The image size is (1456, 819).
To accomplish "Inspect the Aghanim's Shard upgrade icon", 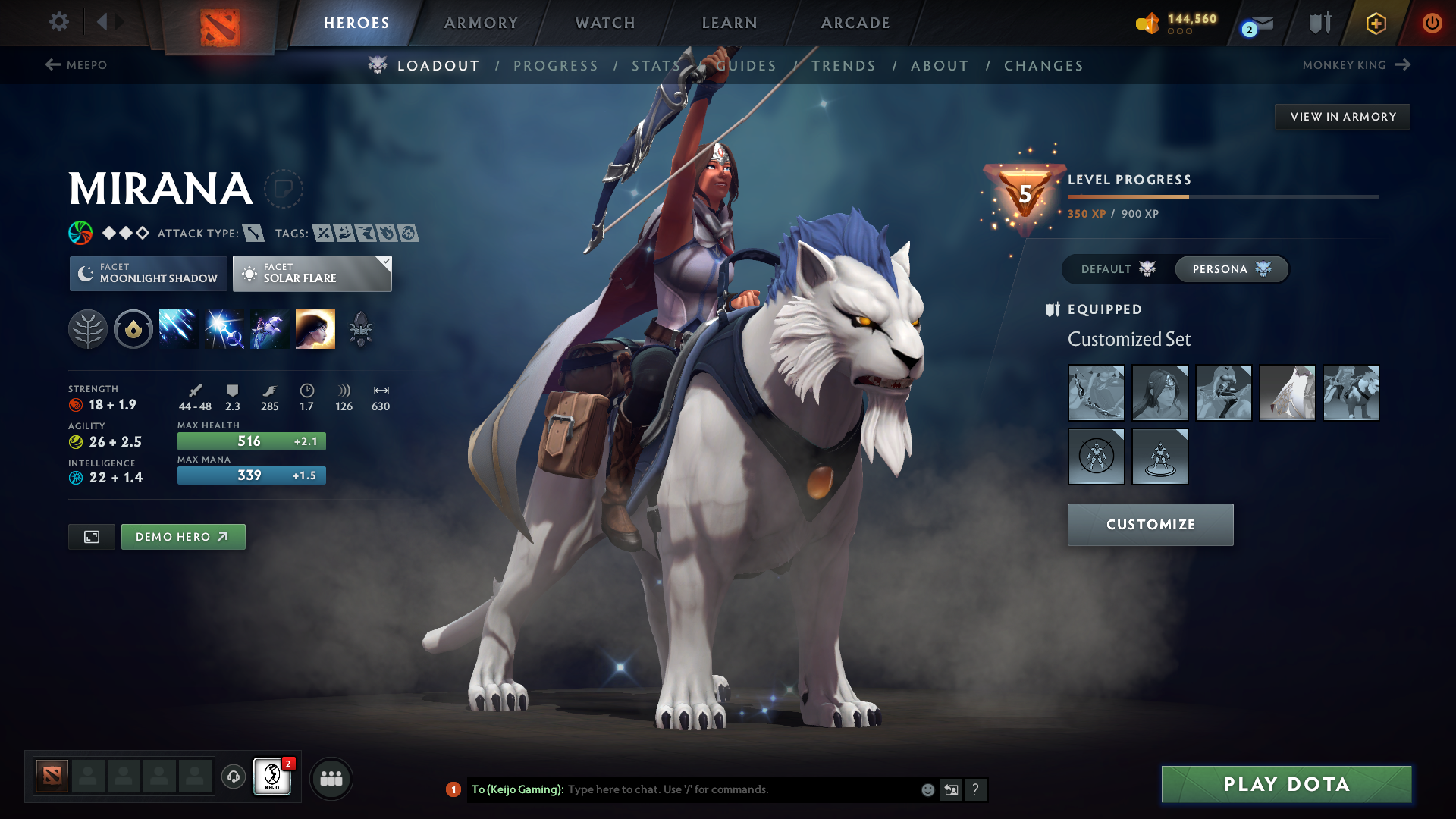I will pos(360,328).
